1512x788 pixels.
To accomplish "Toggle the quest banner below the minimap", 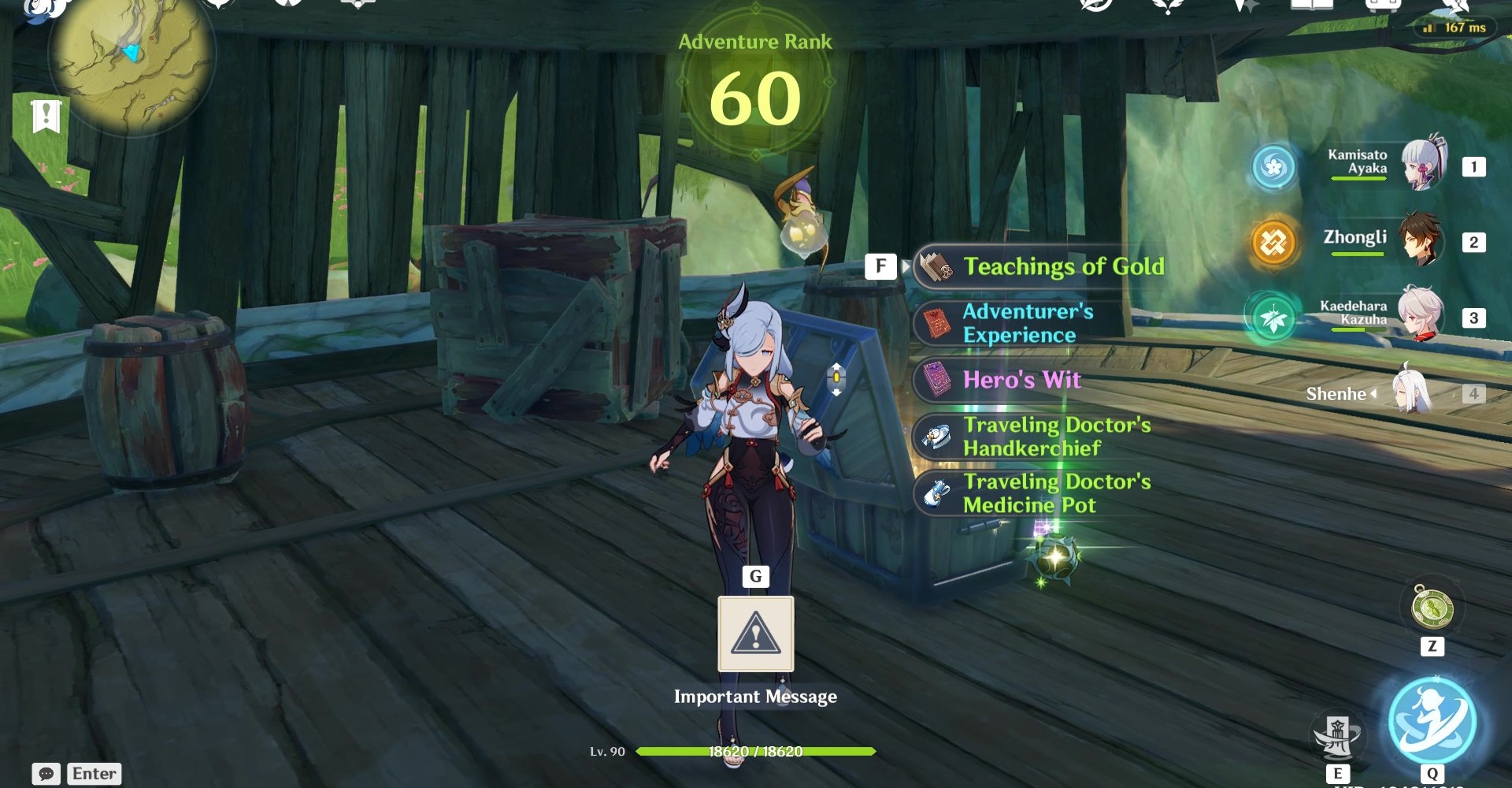I will 47,117.
